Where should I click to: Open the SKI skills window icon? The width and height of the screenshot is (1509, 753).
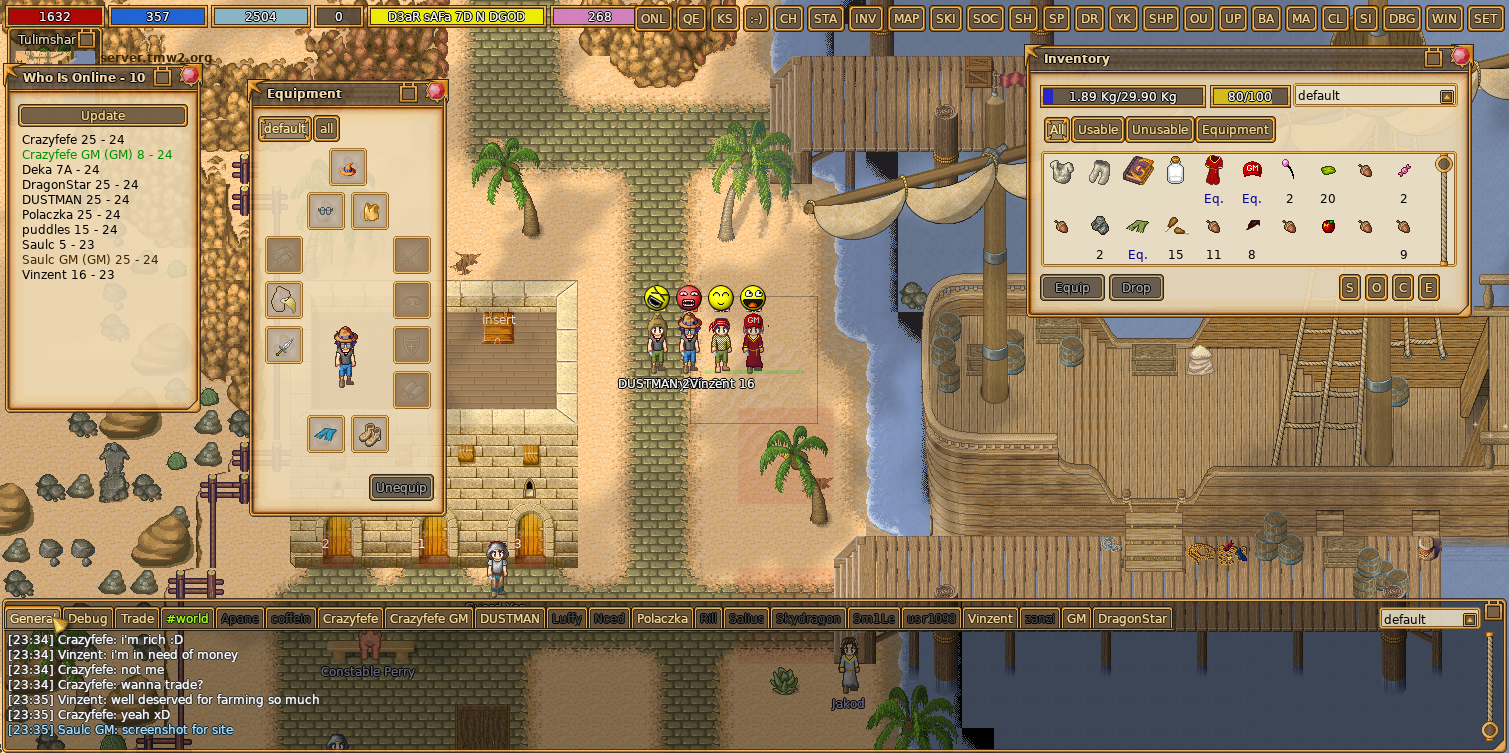945,18
